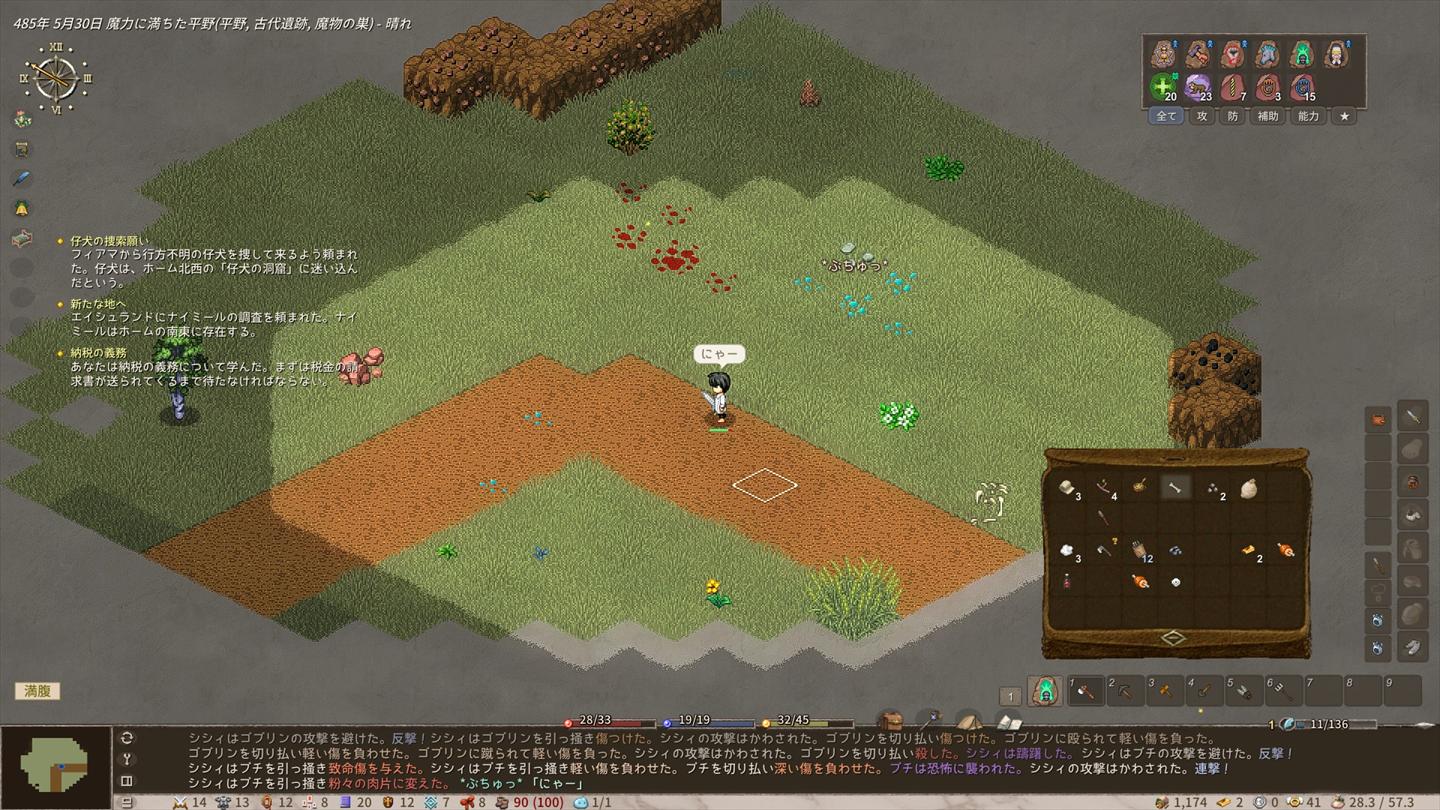Choose the red potion bottle in inventory
The image size is (1440, 810).
click(x=1066, y=581)
